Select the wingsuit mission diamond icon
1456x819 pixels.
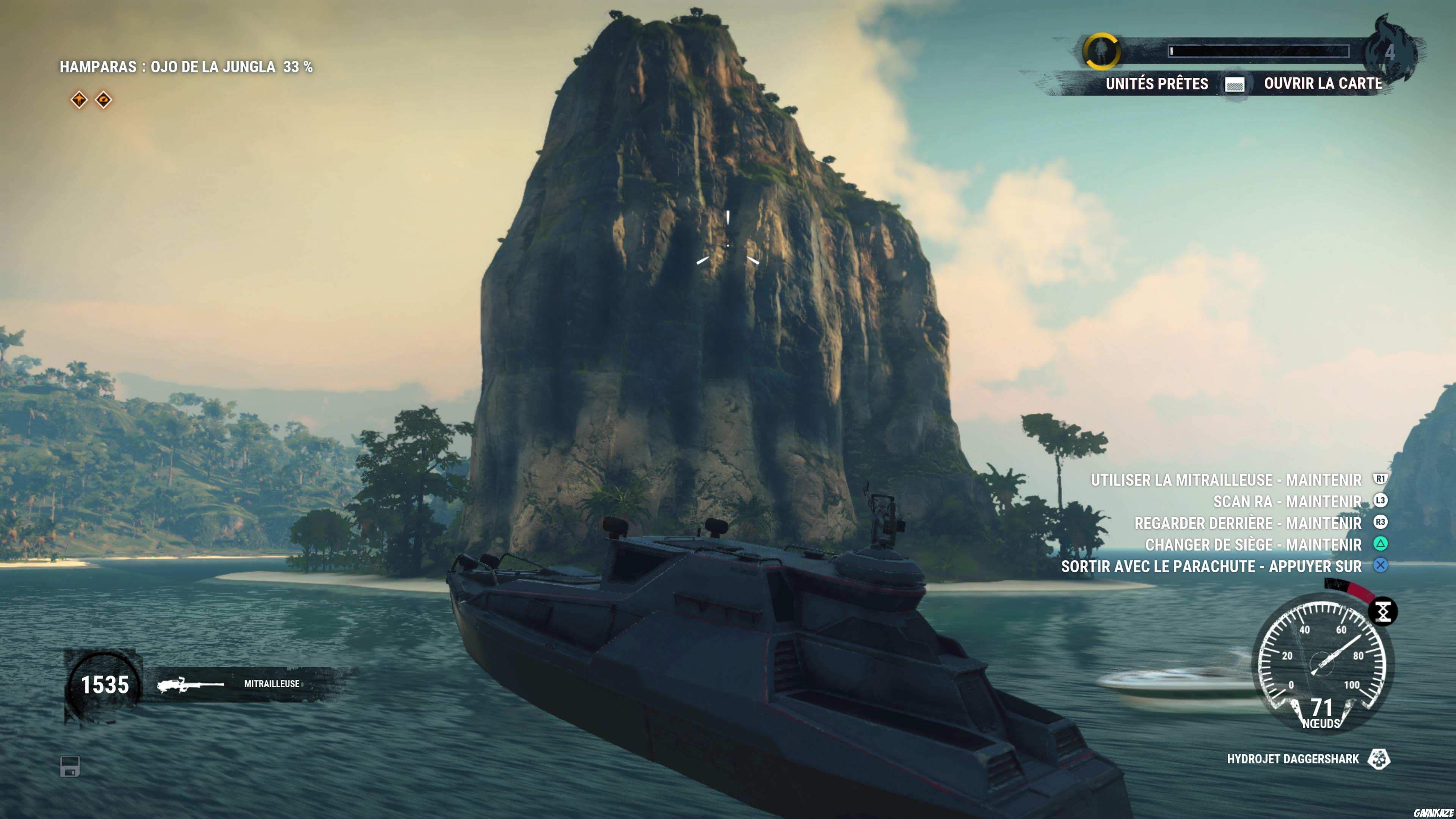pos(80,99)
